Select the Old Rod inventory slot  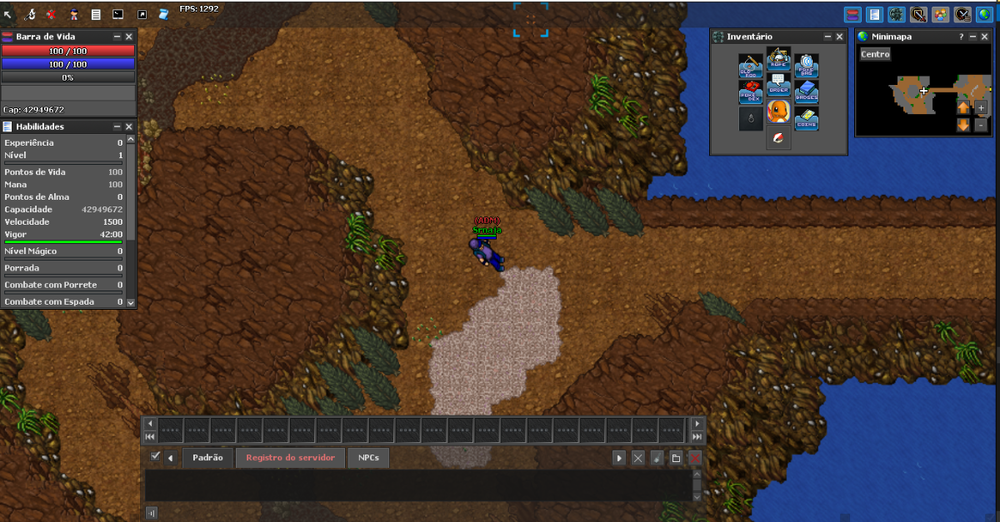click(x=751, y=67)
